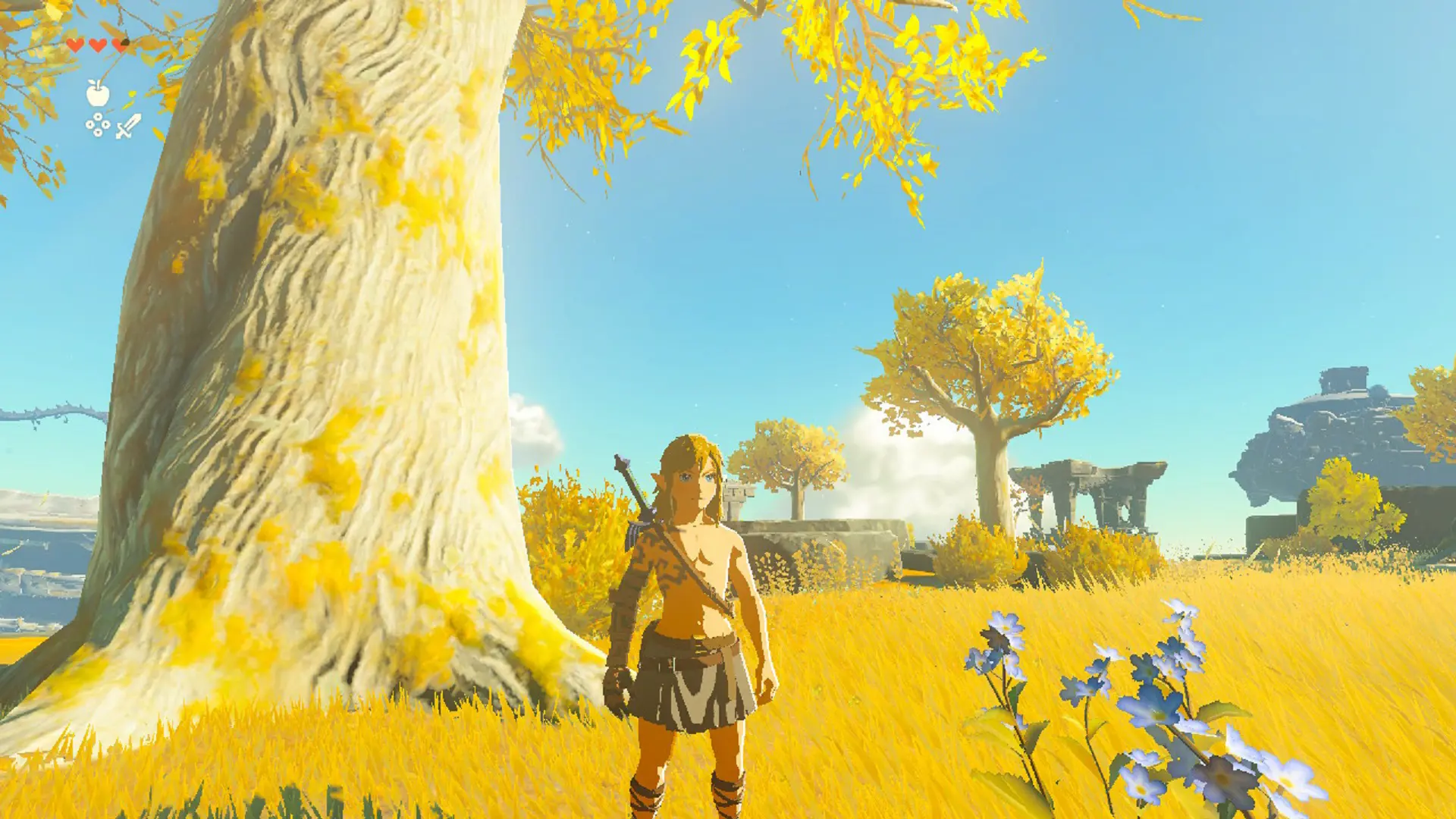The height and width of the screenshot is (819, 1456).
Task: Click the d-pad quick menu icon
Action: tap(97, 124)
